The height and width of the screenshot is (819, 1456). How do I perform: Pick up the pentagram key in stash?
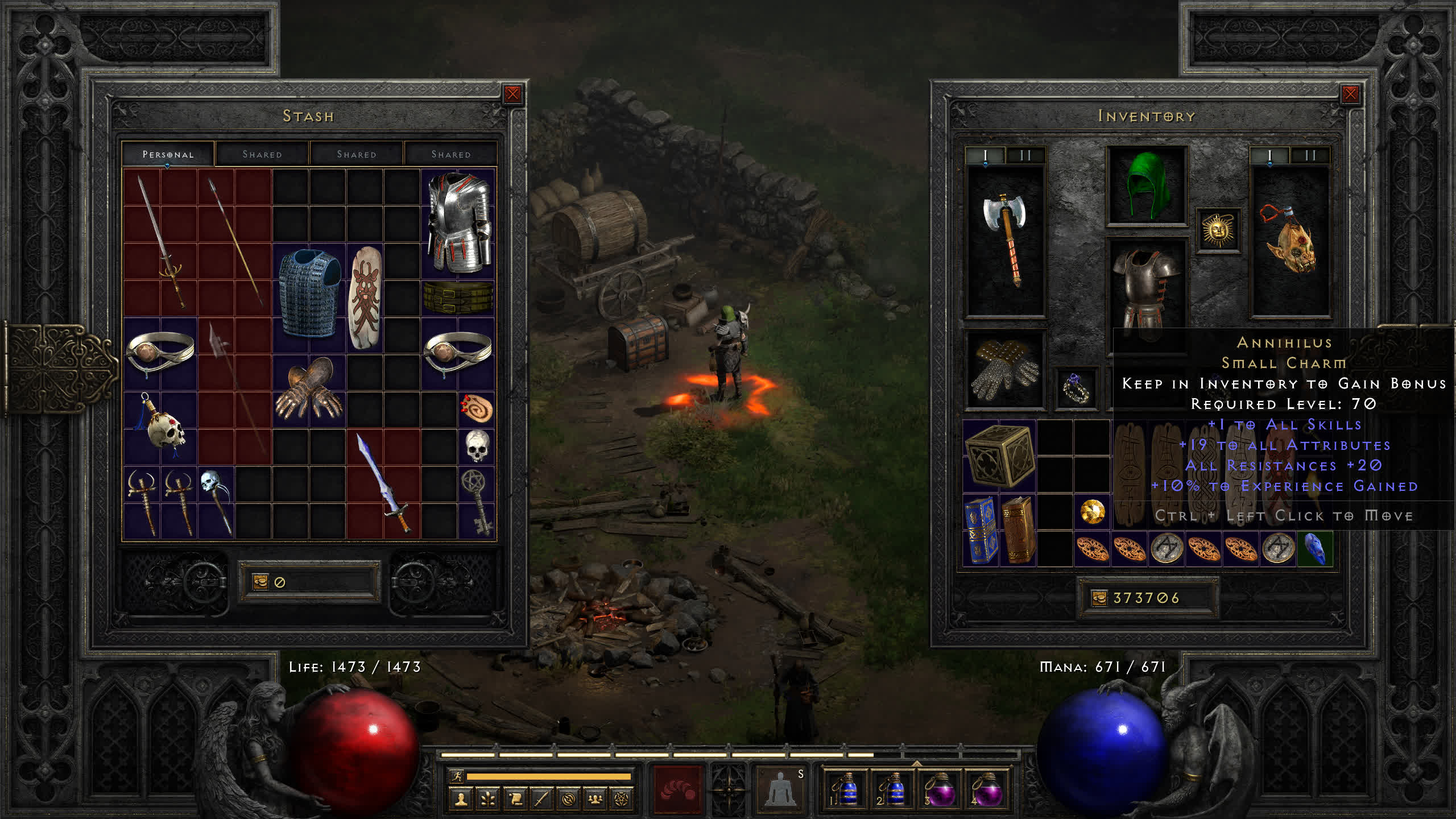[x=477, y=502]
